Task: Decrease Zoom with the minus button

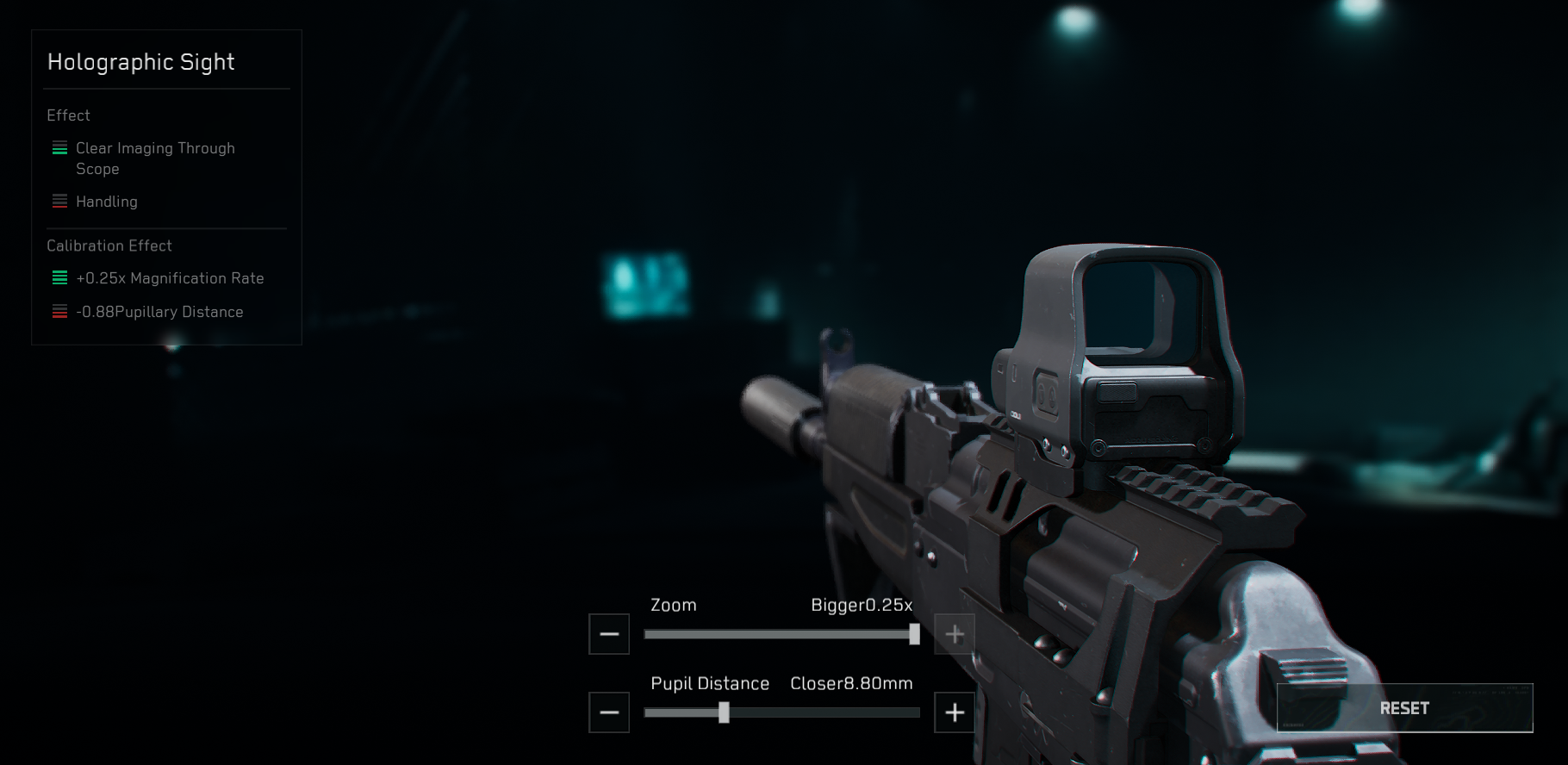Action: pos(609,635)
